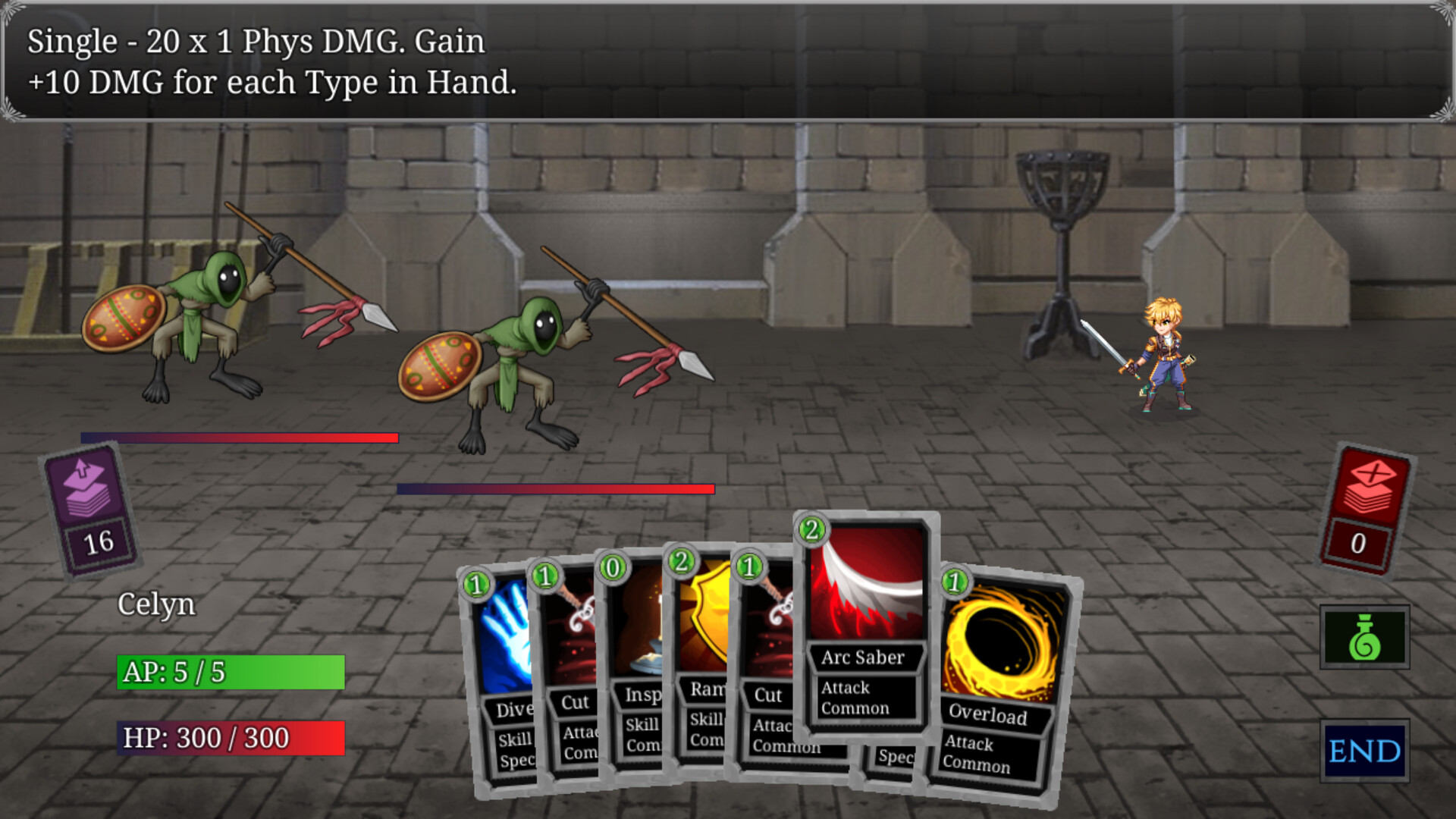
Task: Target the left hooded spearman enemy
Action: 212,326
